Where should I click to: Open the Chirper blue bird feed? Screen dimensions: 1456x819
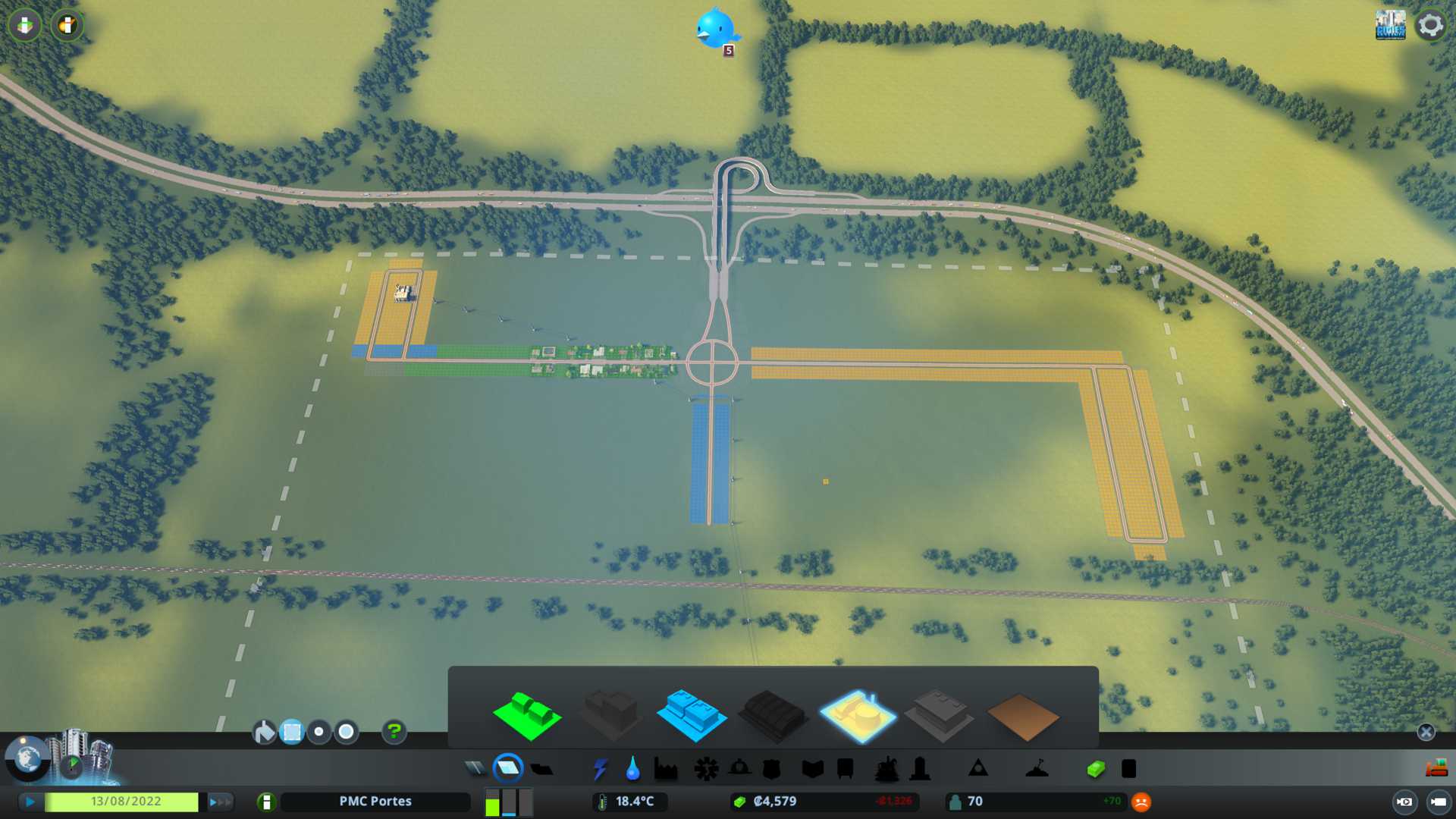(715, 30)
